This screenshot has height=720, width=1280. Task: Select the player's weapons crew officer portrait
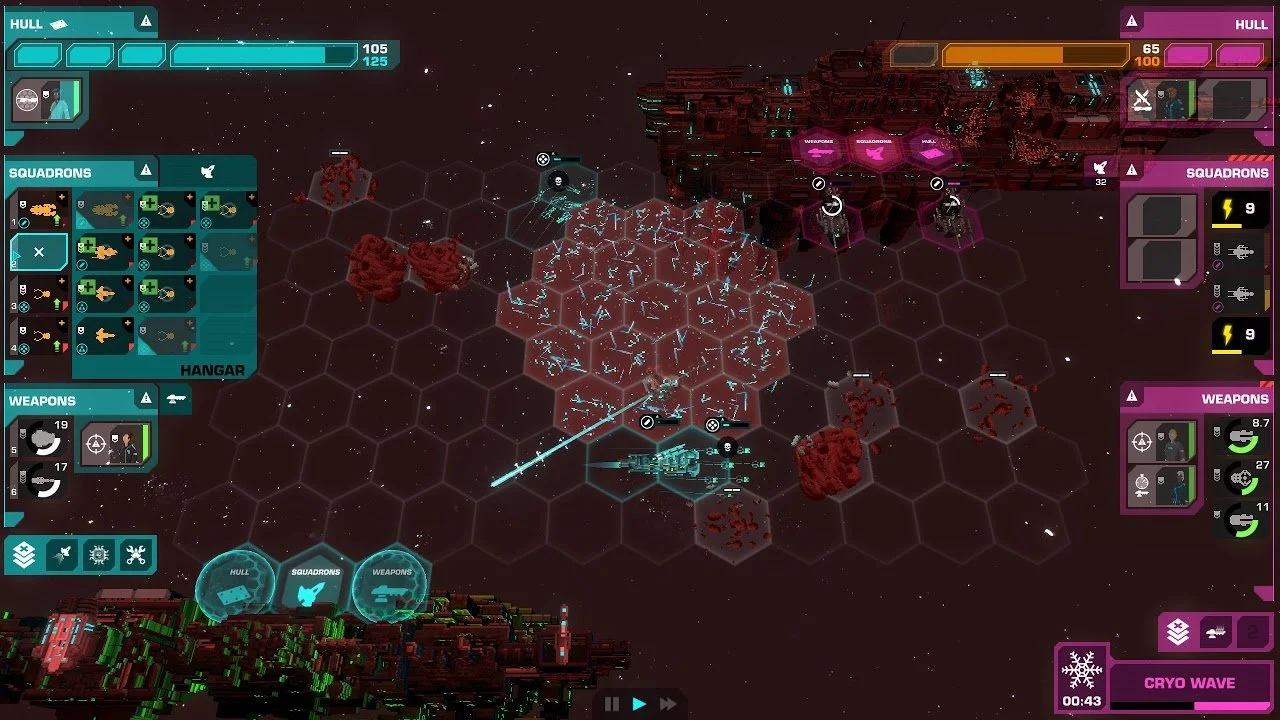tap(115, 443)
